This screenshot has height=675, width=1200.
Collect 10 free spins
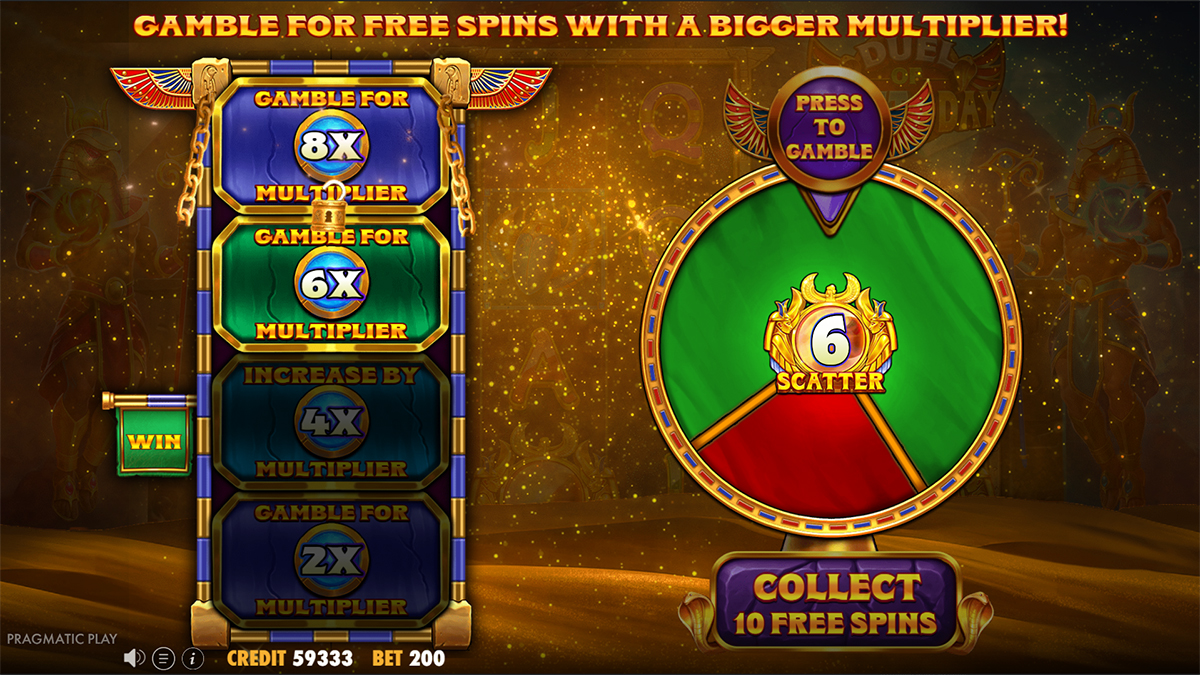click(x=836, y=605)
